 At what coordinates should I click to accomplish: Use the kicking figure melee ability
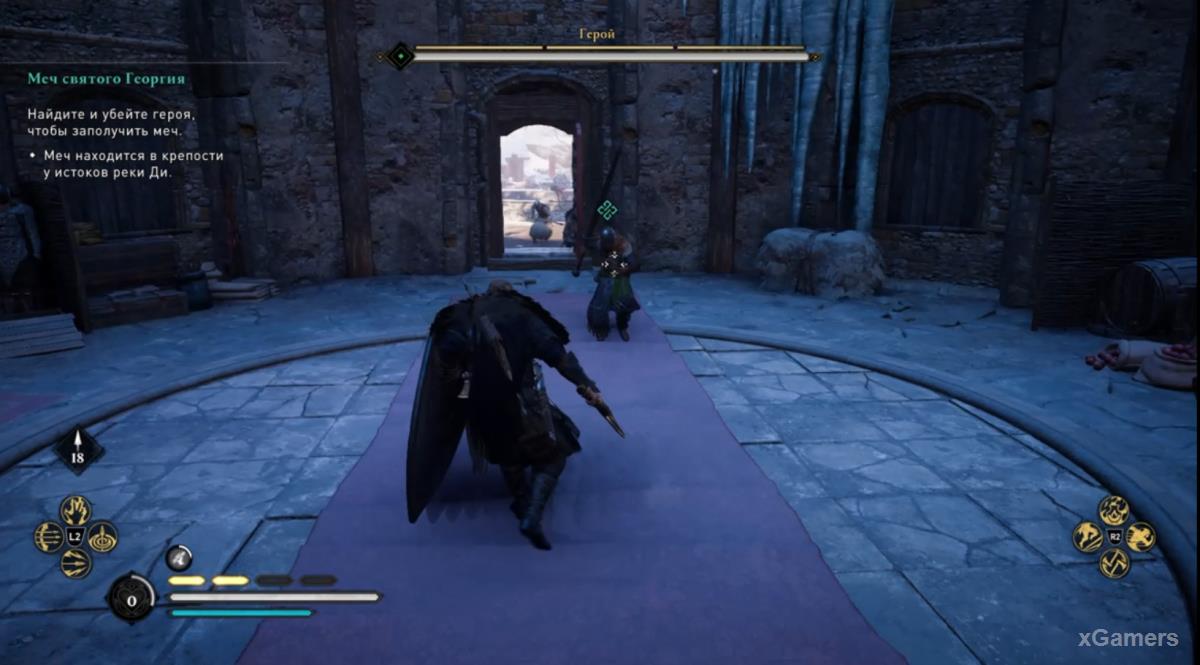pyautogui.click(x=1088, y=537)
